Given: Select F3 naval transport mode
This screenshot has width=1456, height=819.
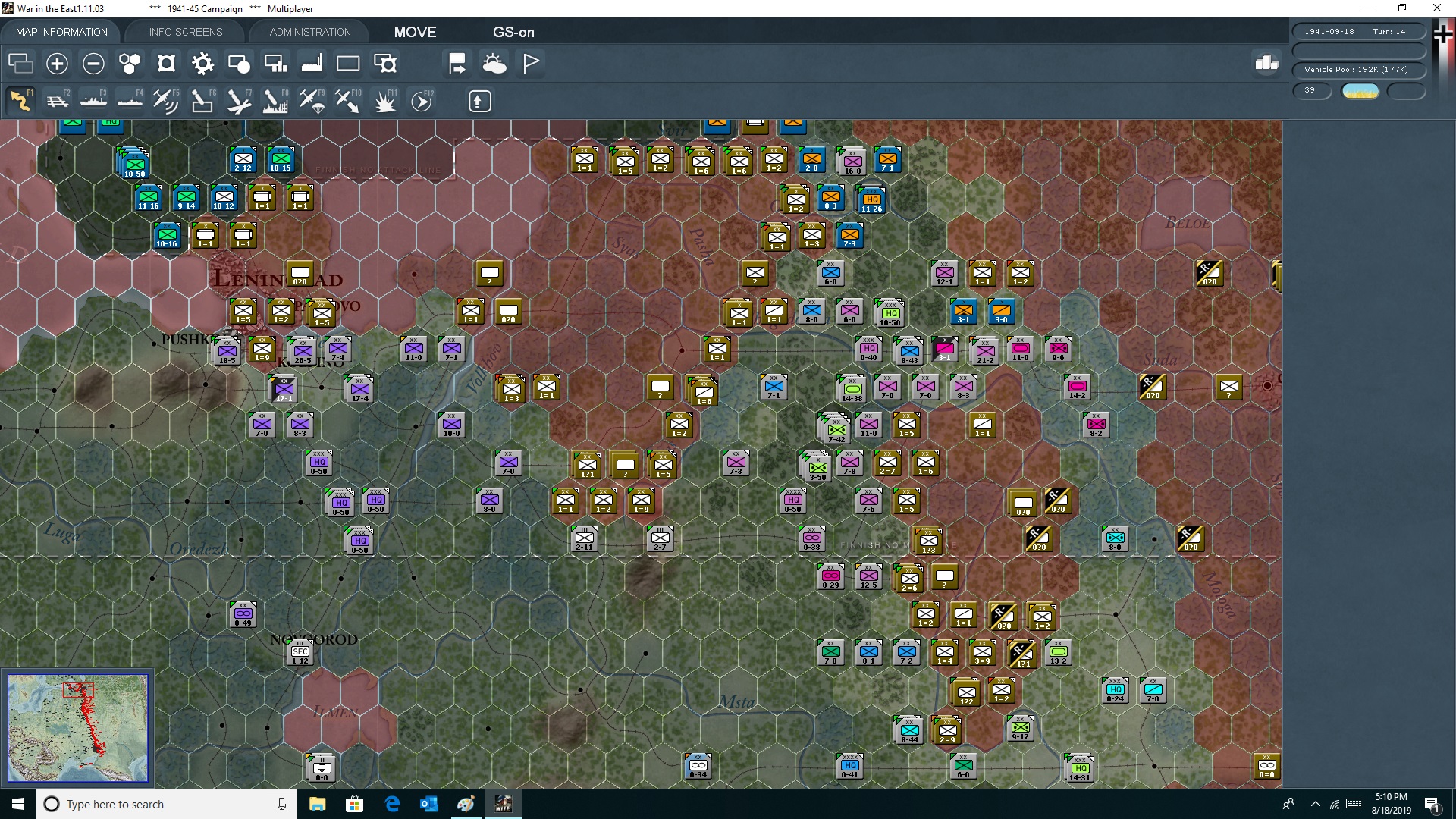Looking at the screenshot, I should coord(94,101).
